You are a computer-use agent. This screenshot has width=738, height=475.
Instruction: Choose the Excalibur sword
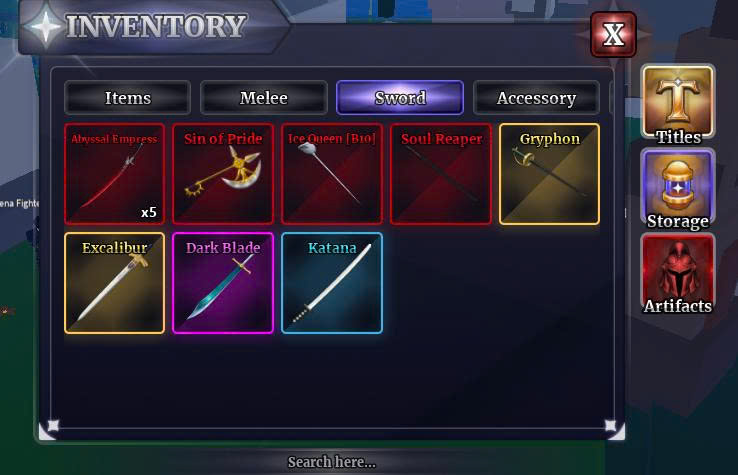[x=114, y=283]
